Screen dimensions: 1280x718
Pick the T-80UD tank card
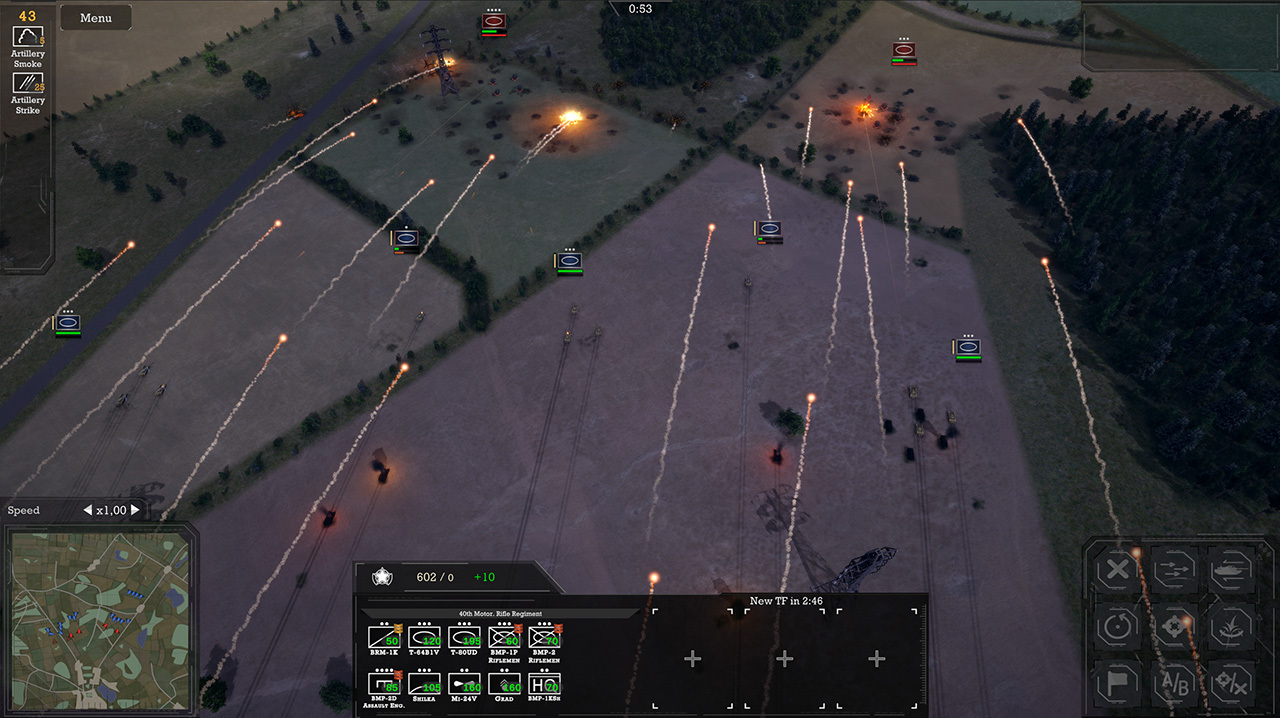464,637
